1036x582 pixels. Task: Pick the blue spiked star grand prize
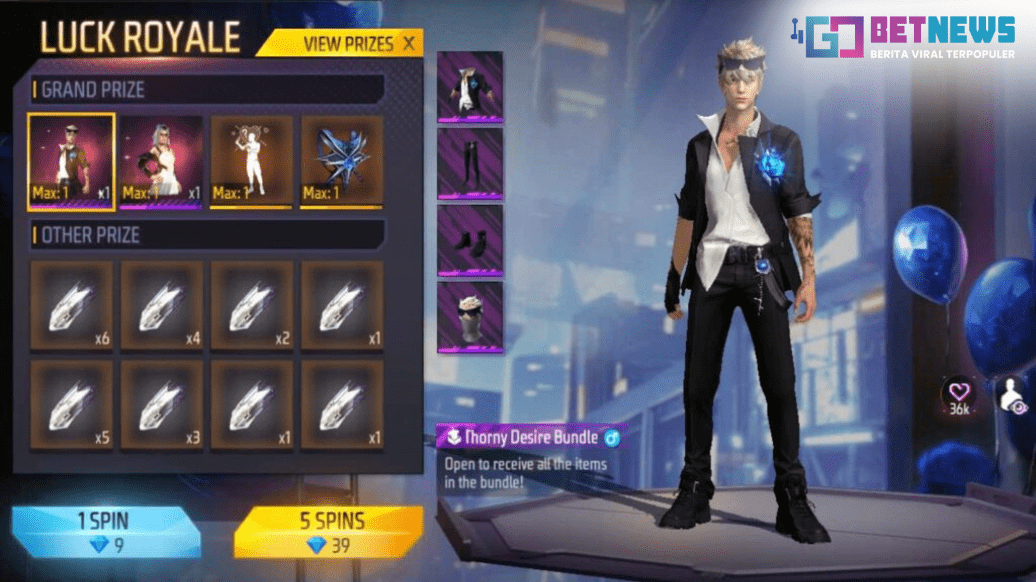pyautogui.click(x=341, y=162)
